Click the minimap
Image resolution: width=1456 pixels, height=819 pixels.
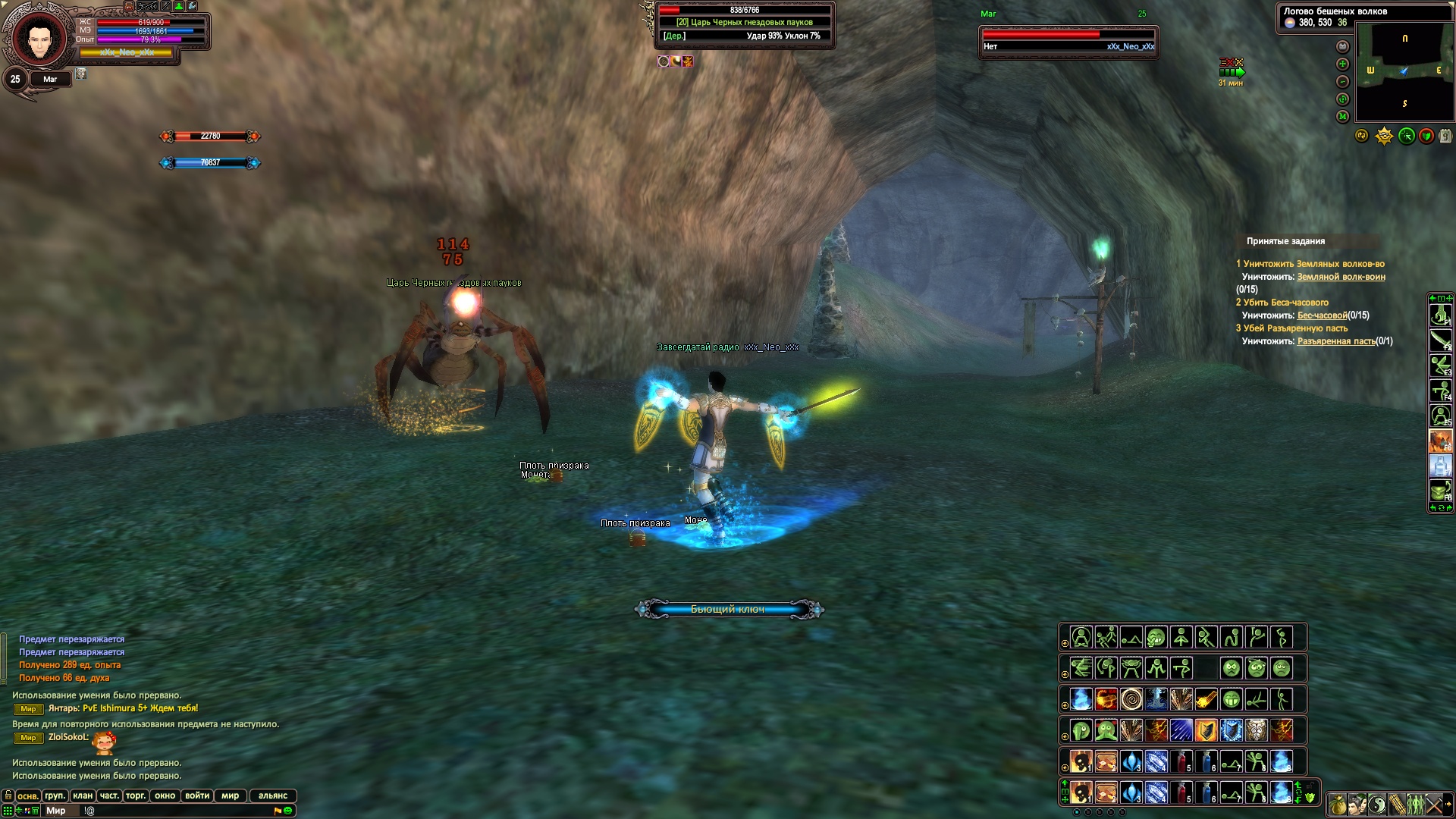click(x=1404, y=71)
